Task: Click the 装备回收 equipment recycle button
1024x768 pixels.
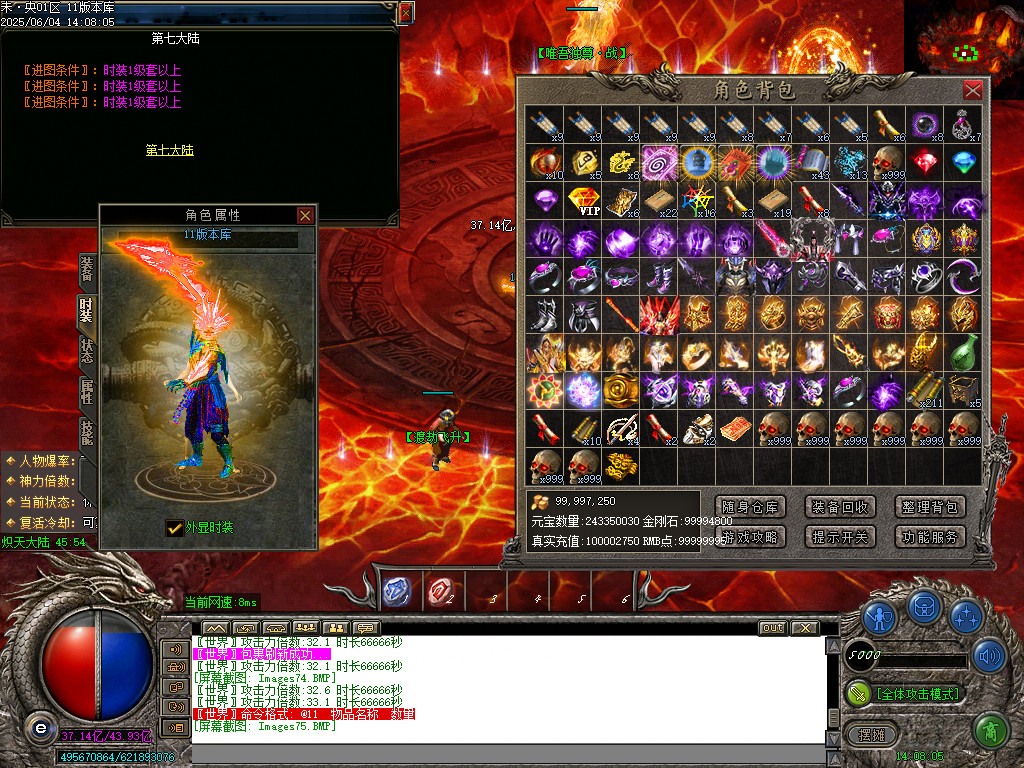Action: (840, 507)
